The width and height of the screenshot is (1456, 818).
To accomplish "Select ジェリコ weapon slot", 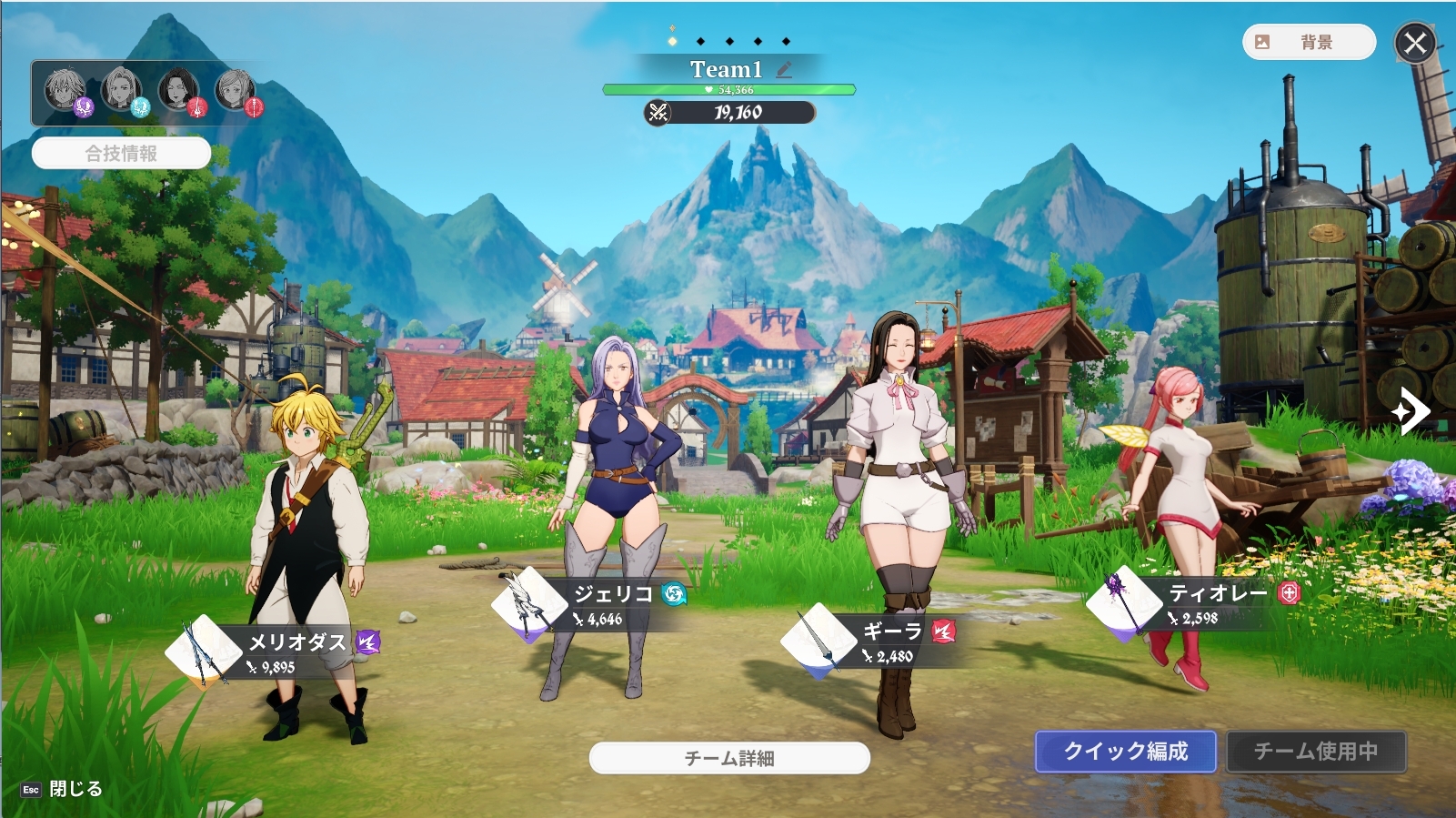I will [x=528, y=603].
